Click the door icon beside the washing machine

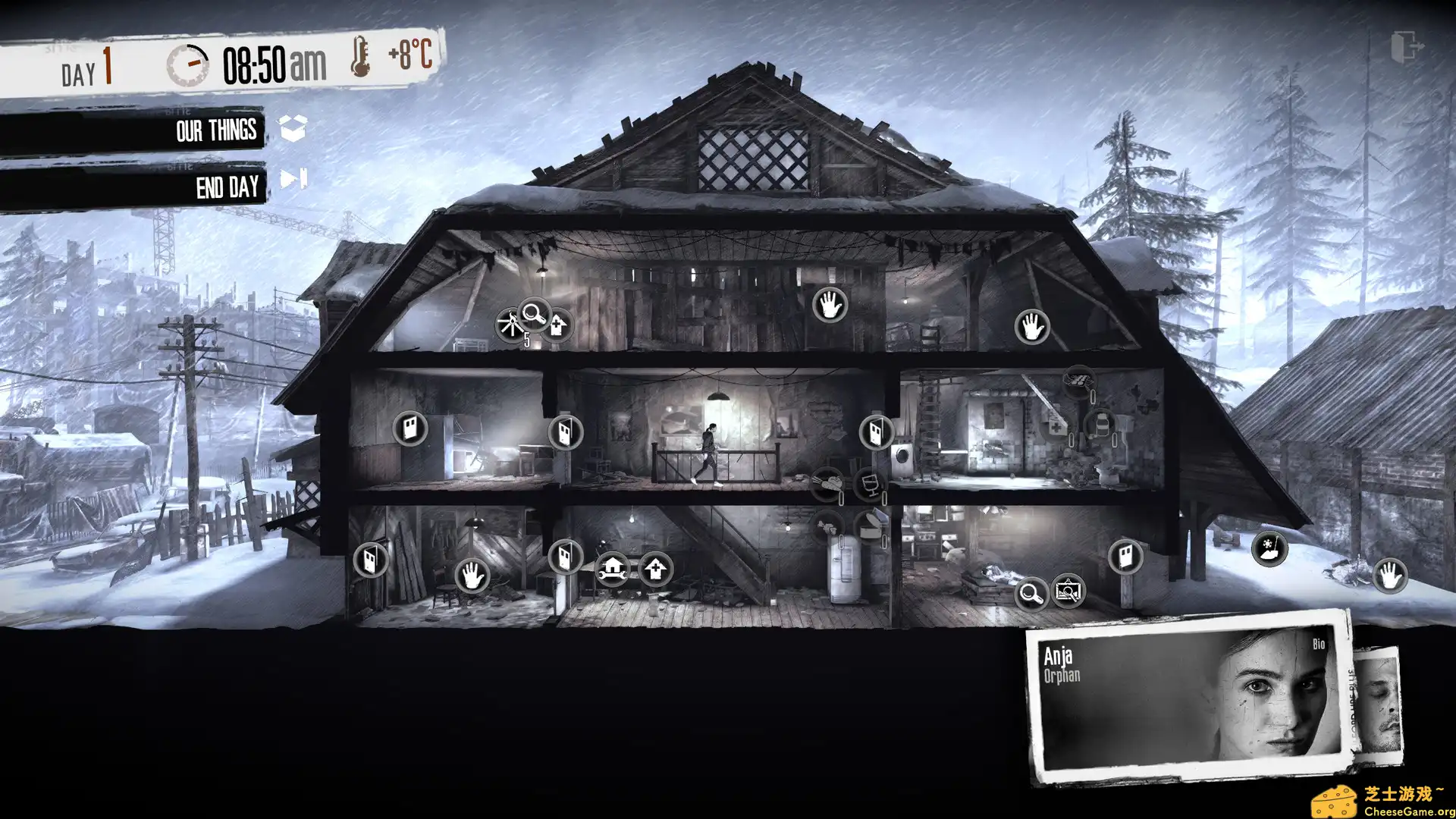click(x=877, y=432)
